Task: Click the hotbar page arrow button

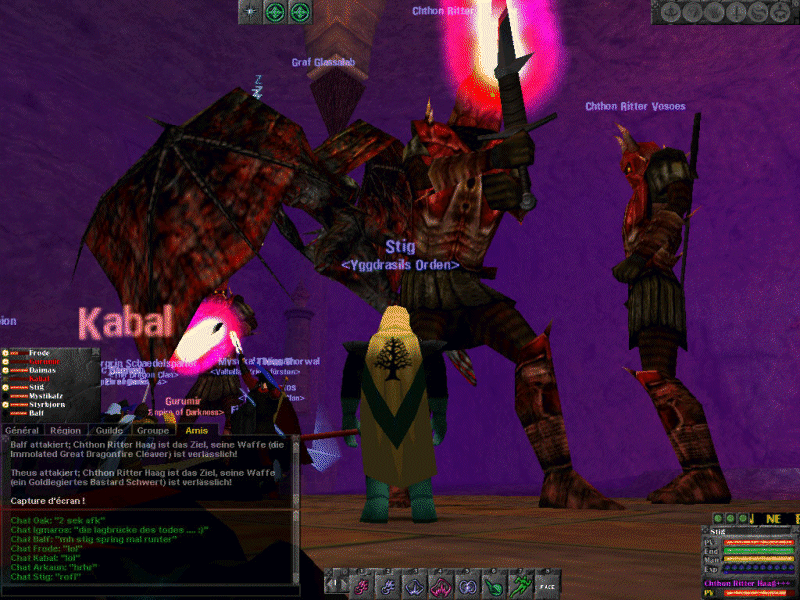Action: [x=337, y=585]
